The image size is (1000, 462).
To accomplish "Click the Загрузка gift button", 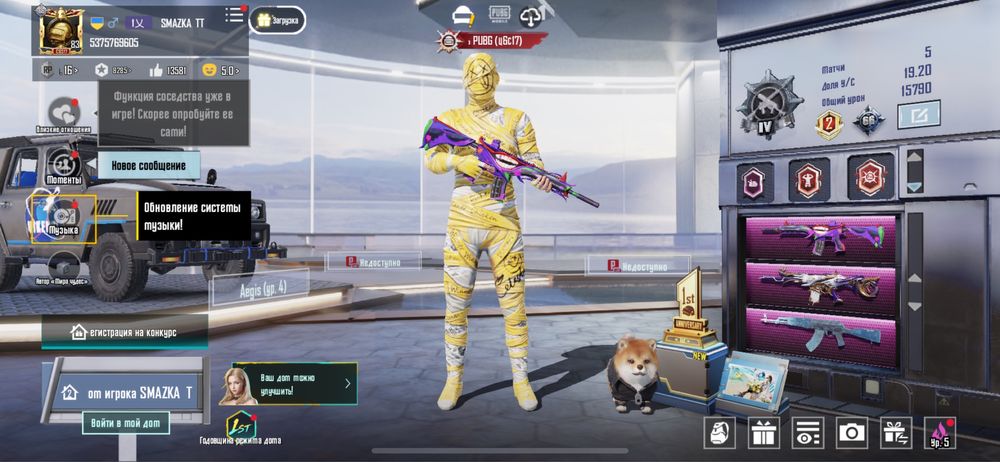I will tap(278, 20).
